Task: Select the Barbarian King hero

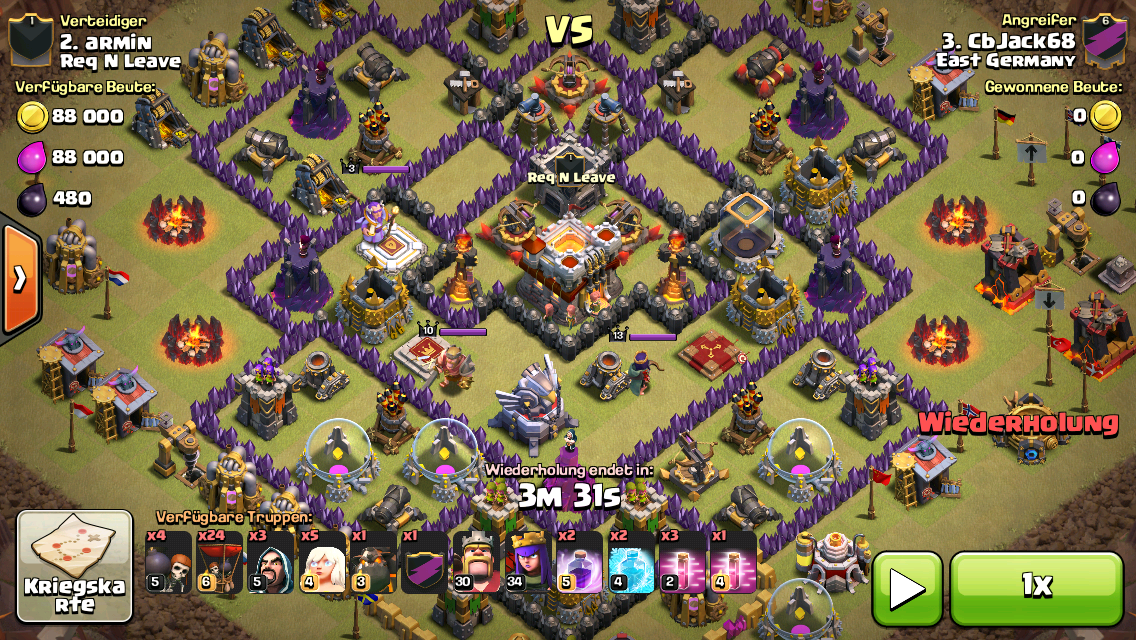Action: coord(476,563)
